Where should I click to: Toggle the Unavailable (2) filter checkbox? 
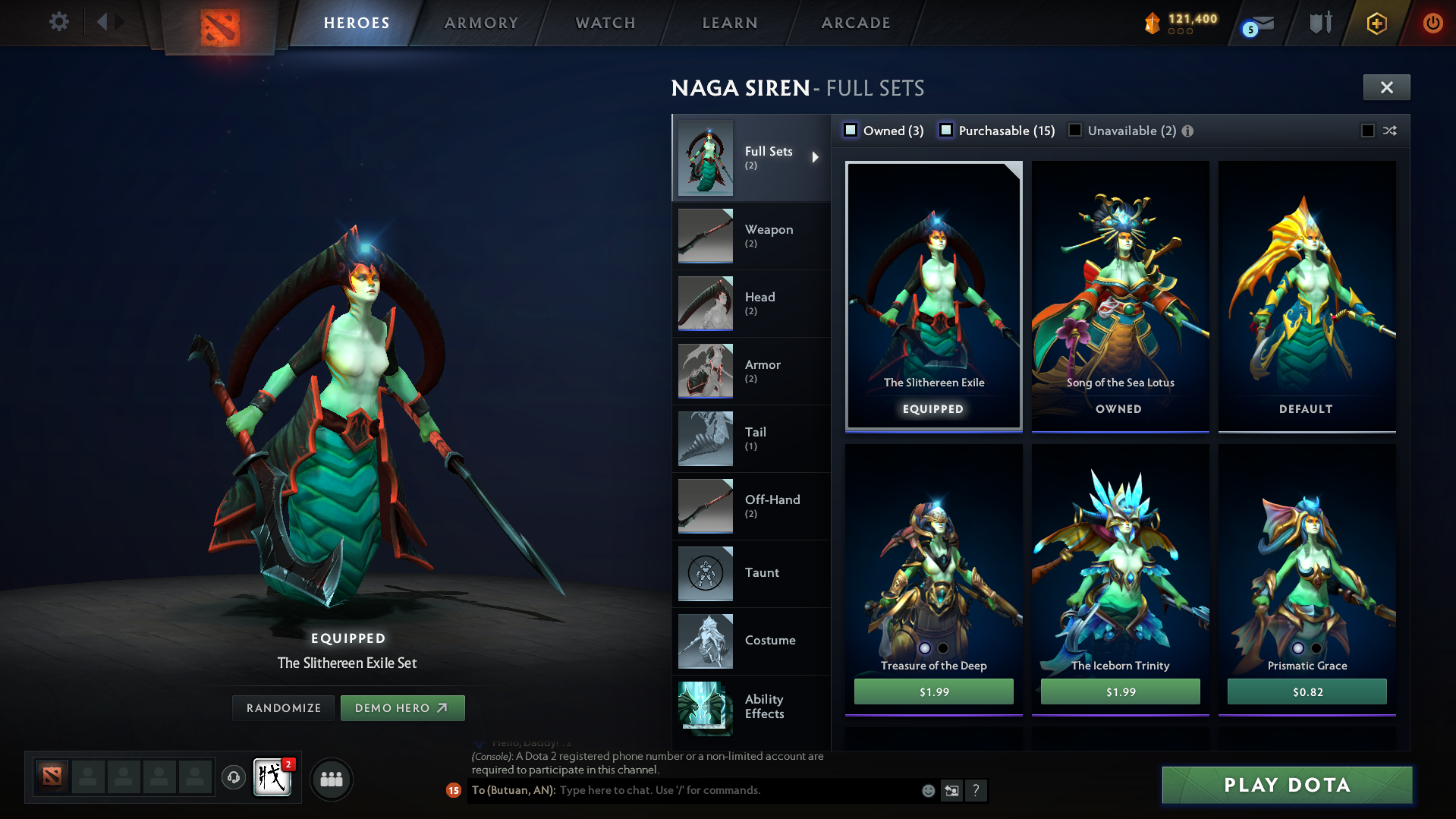tap(1074, 130)
